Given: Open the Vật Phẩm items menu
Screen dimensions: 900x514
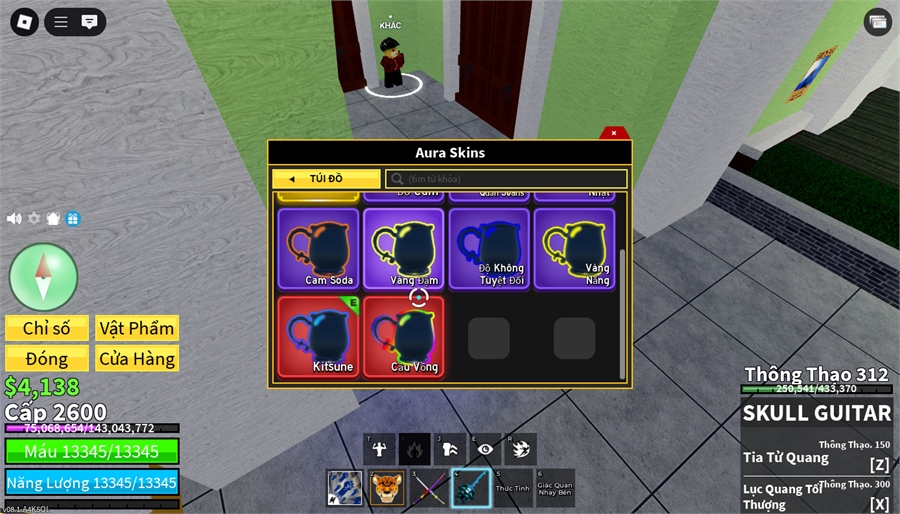Looking at the screenshot, I should pos(137,328).
